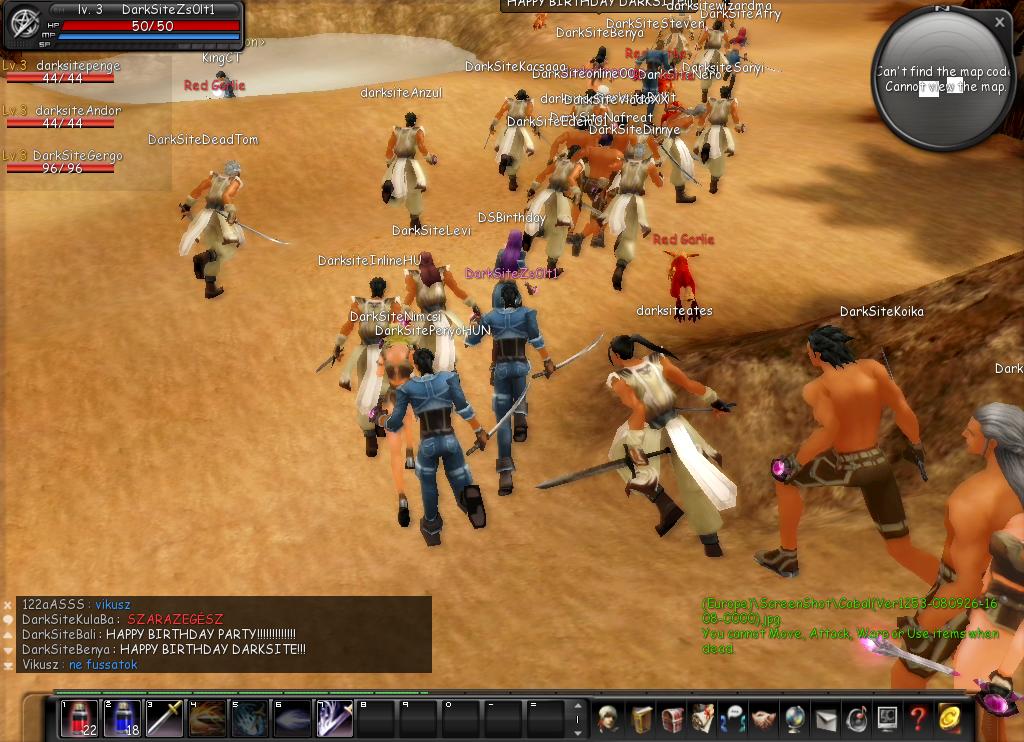Open the quest scroll icon
This screenshot has width=1024, height=742.
[703, 718]
